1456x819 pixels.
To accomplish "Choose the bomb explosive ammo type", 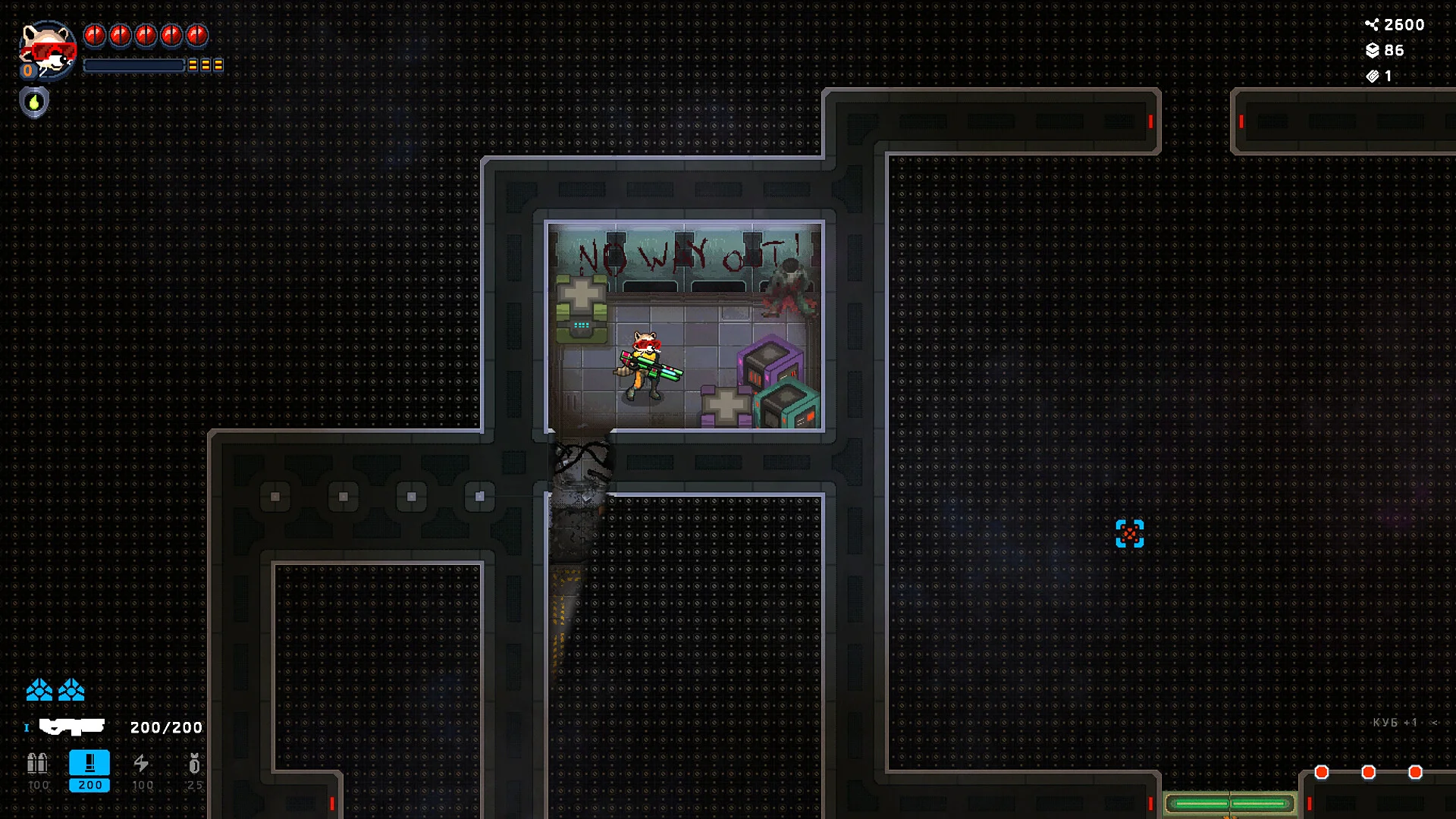I will [194, 764].
